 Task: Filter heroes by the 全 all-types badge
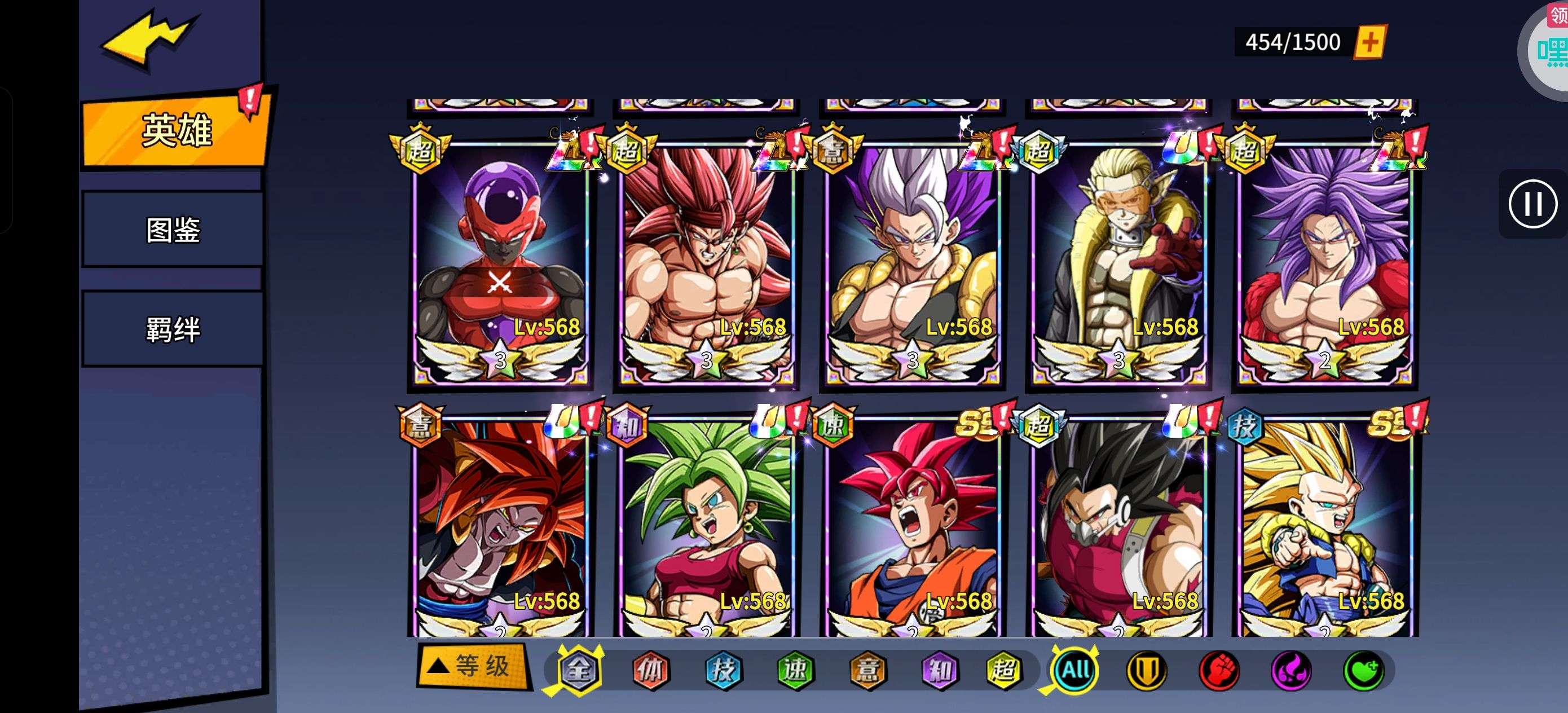(x=579, y=670)
